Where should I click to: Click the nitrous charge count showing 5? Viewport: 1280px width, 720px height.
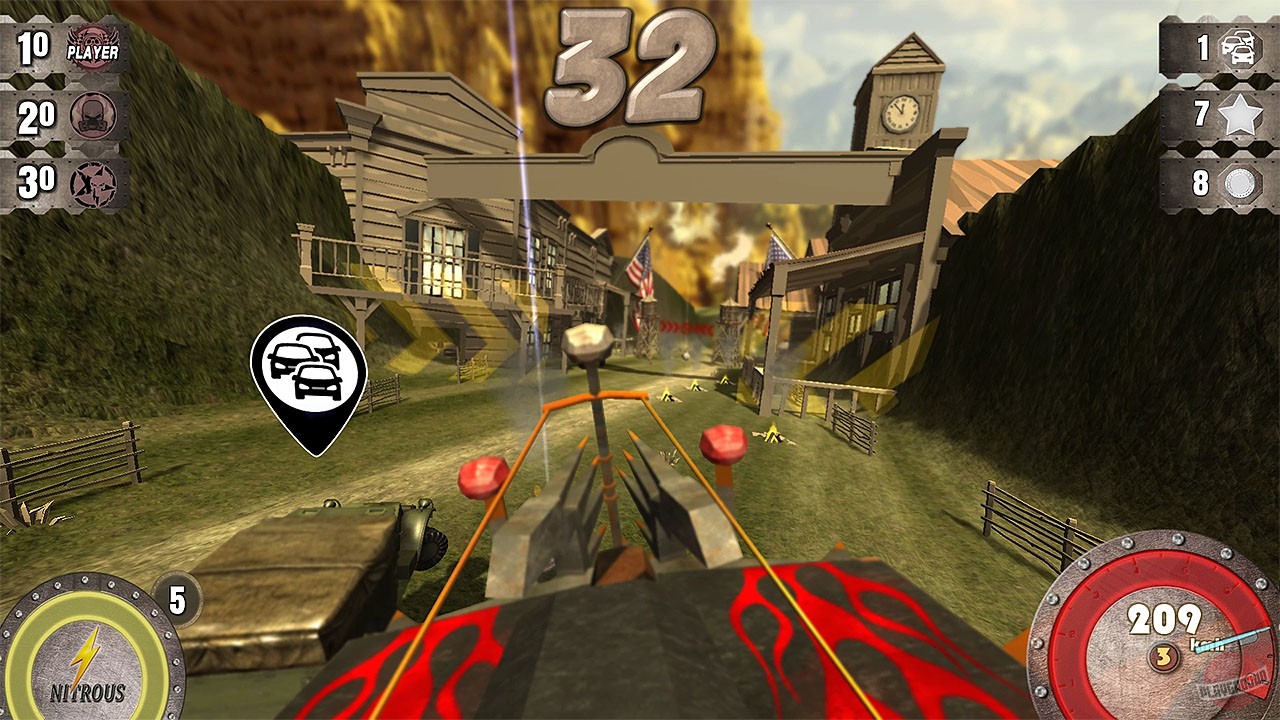coord(178,600)
